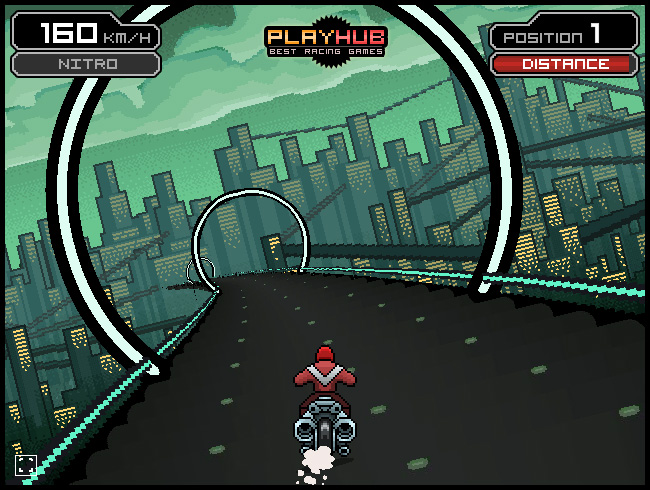Open the PlayHub Best Racing Games logo link

325,41
